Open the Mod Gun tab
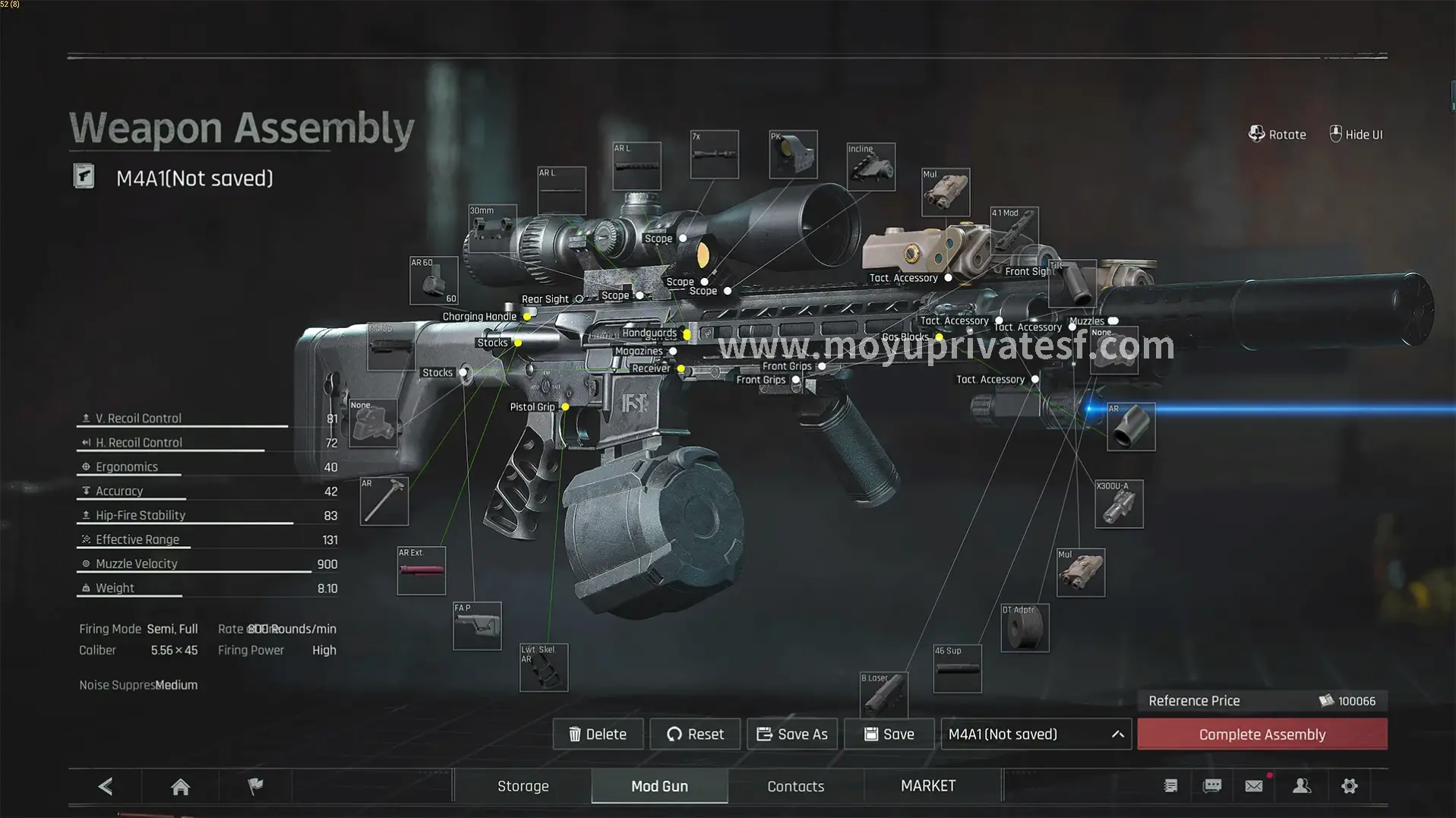Viewport: 1456px width, 818px height. (659, 786)
